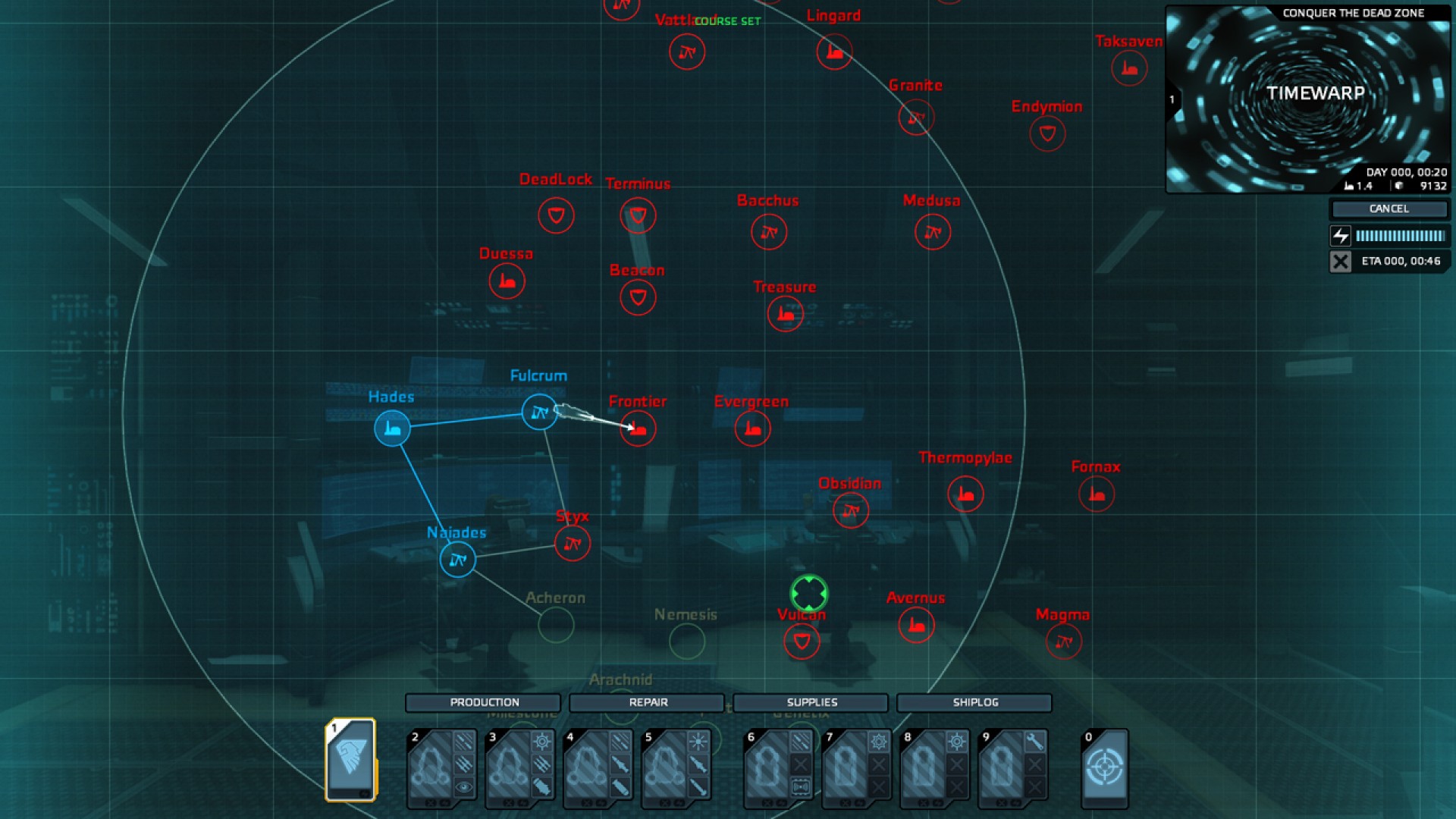Open the PRODUCTION tab
The width and height of the screenshot is (1456, 819).
click(483, 702)
